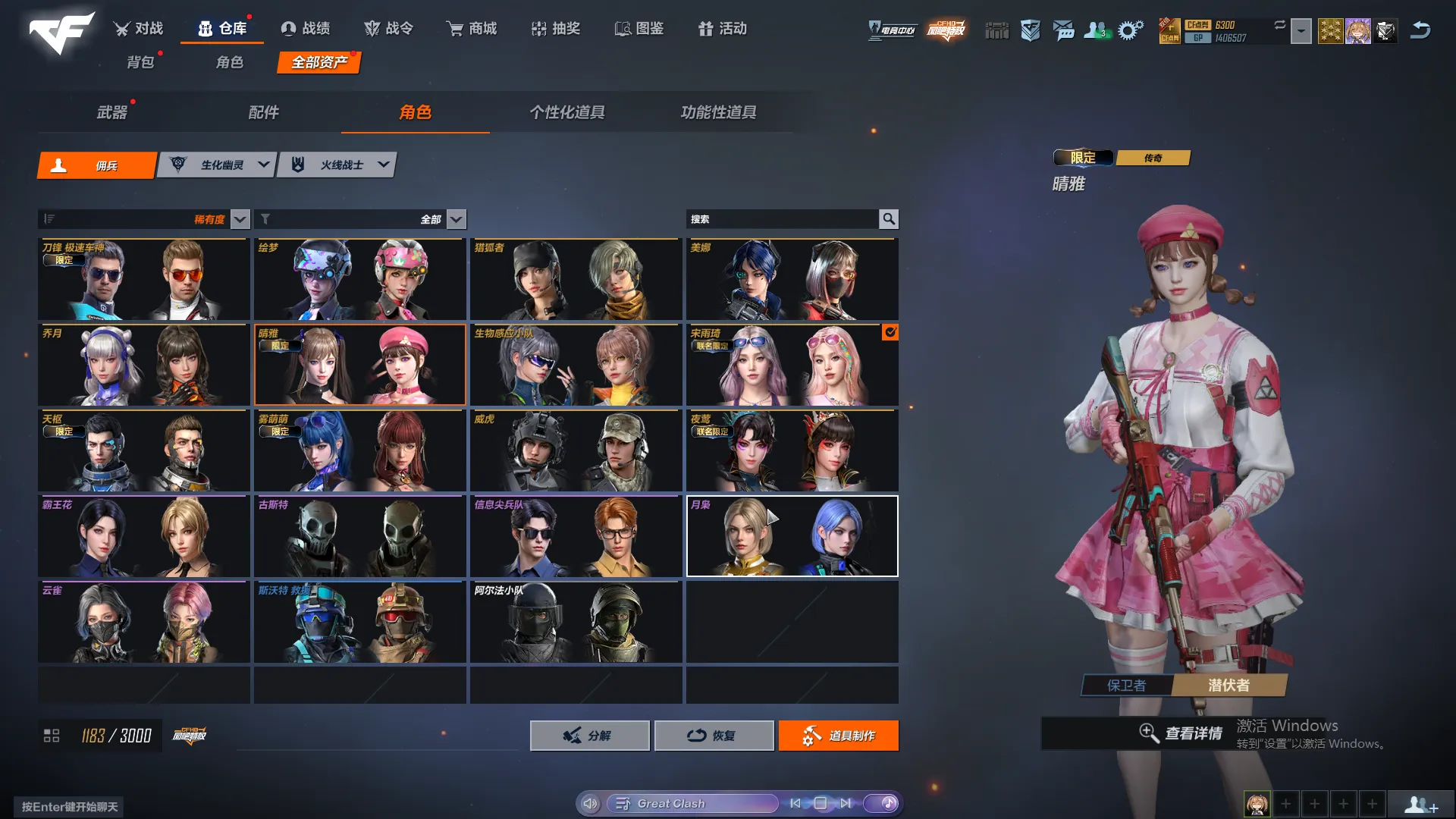Open the 抽奖 lottery menu
Screen dimensions: 1456x819
coord(556,29)
